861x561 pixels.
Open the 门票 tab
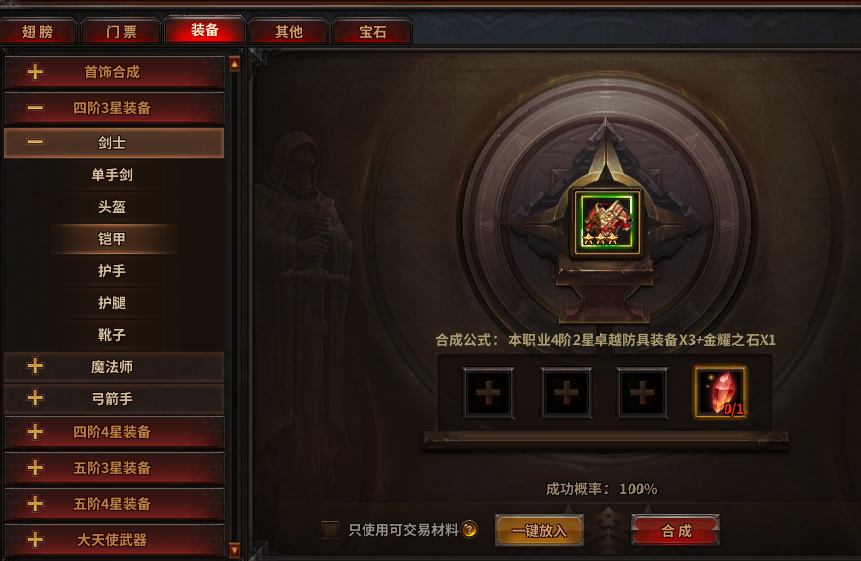[x=122, y=31]
